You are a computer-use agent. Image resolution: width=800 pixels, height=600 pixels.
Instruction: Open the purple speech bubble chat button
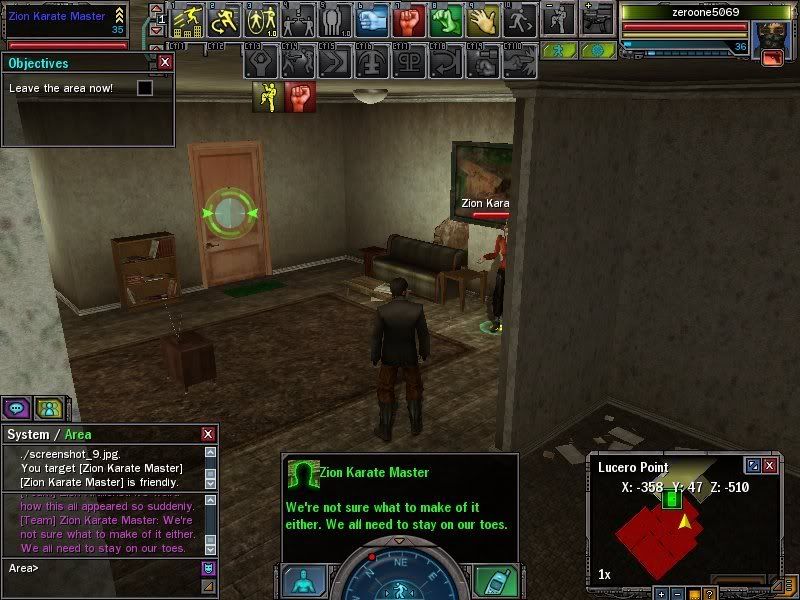tap(16, 408)
